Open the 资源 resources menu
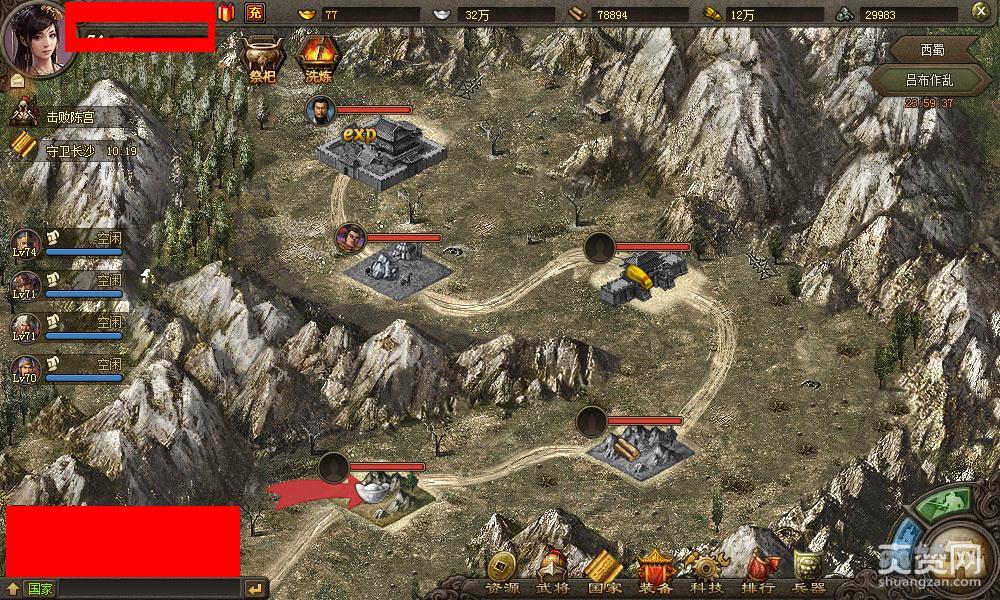This screenshot has width=1000, height=600. click(502, 573)
